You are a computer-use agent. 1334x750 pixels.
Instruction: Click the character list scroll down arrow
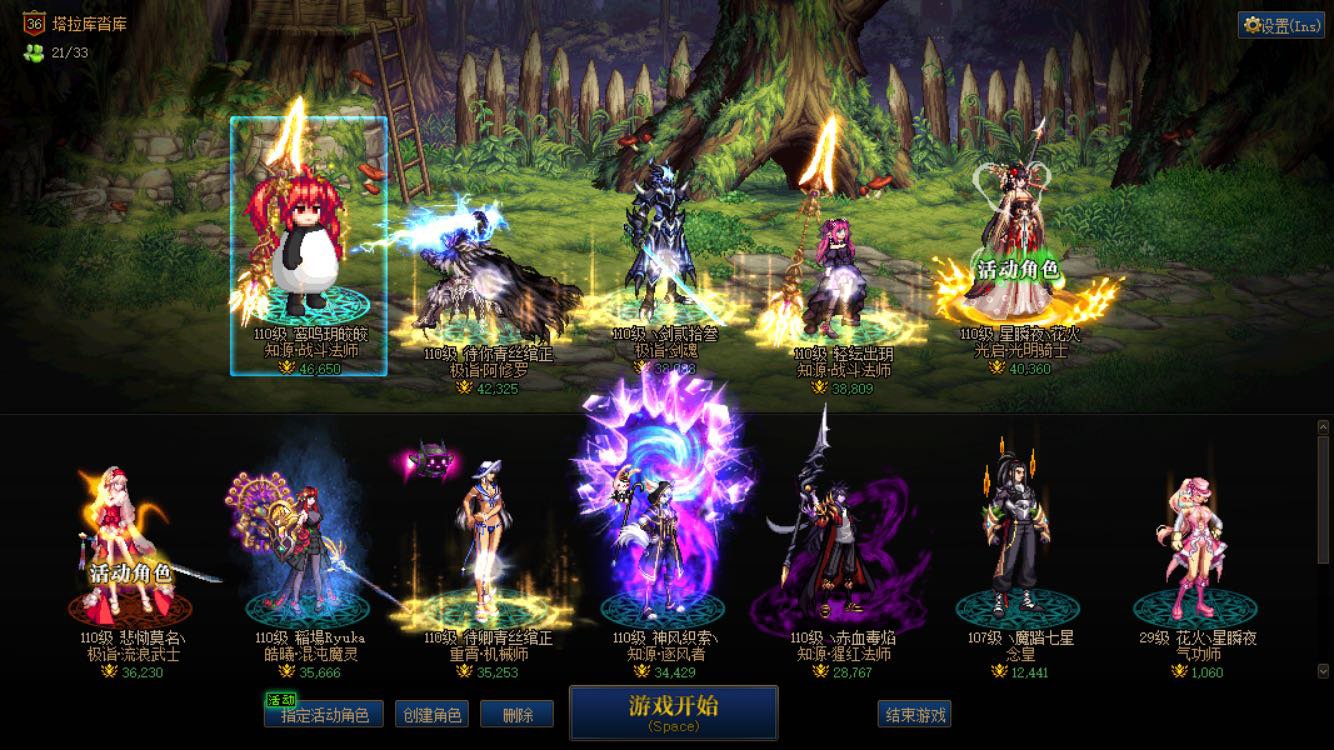[1323, 672]
